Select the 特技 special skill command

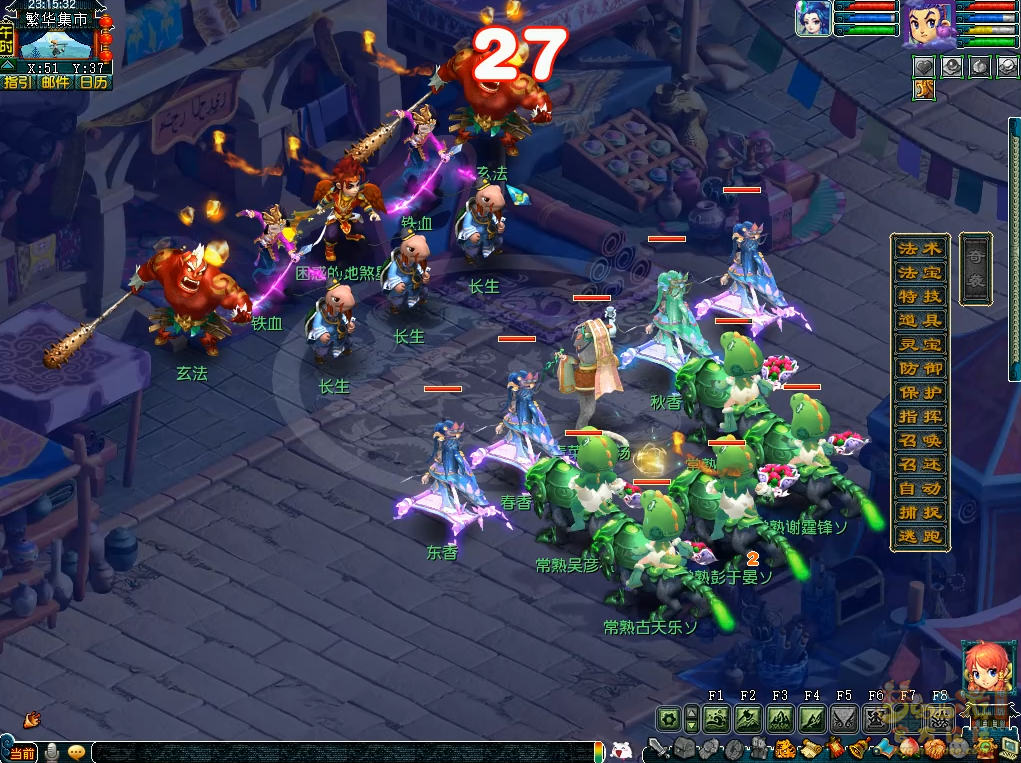(919, 296)
